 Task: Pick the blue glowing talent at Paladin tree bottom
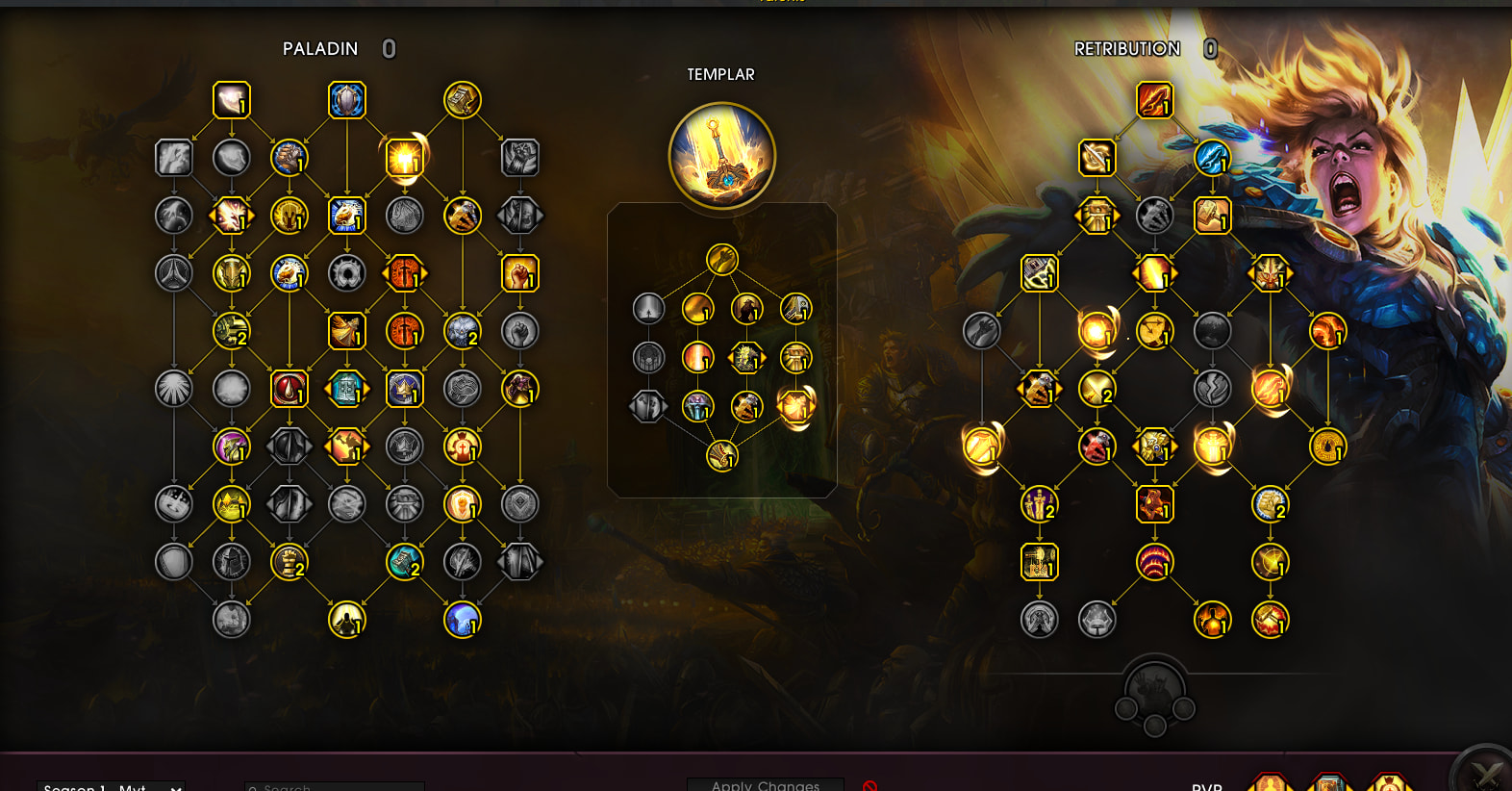click(x=463, y=620)
